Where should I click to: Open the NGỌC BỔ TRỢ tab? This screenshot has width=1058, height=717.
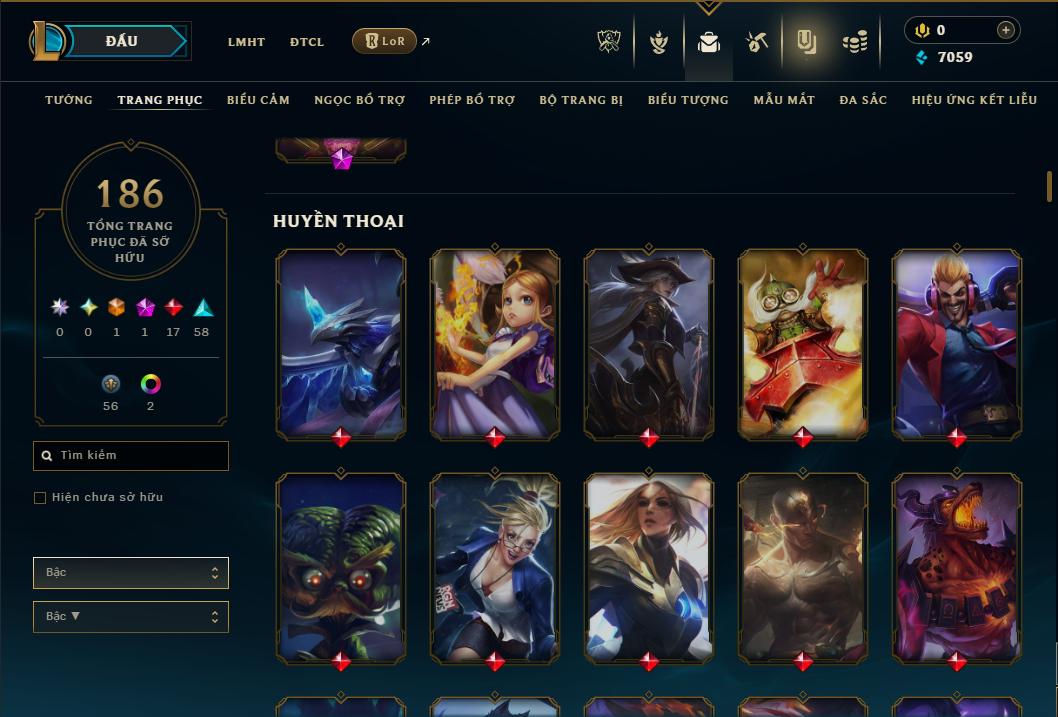(359, 100)
